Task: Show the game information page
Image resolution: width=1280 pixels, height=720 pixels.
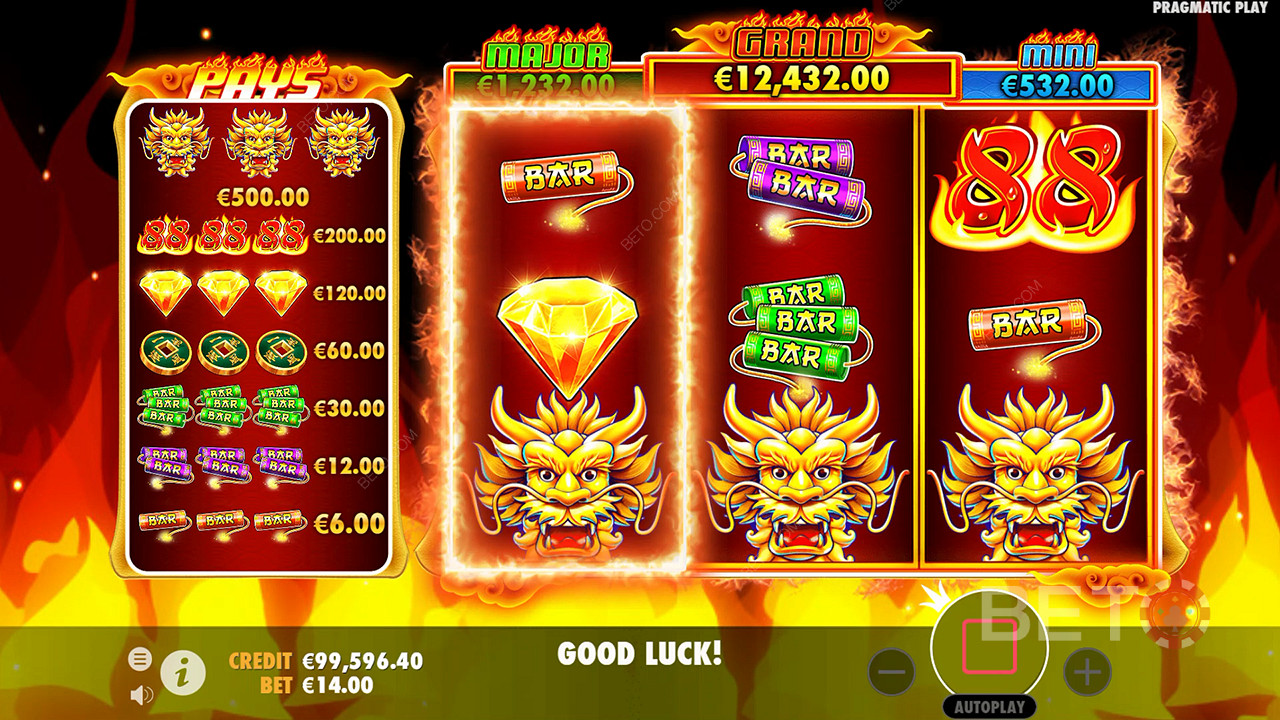Action: coord(183,673)
